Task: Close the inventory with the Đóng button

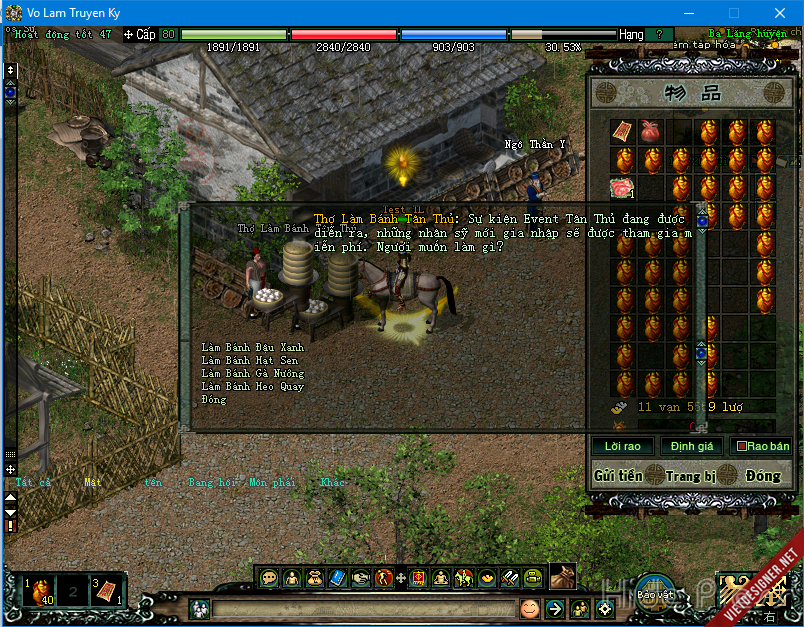Action: [762, 476]
